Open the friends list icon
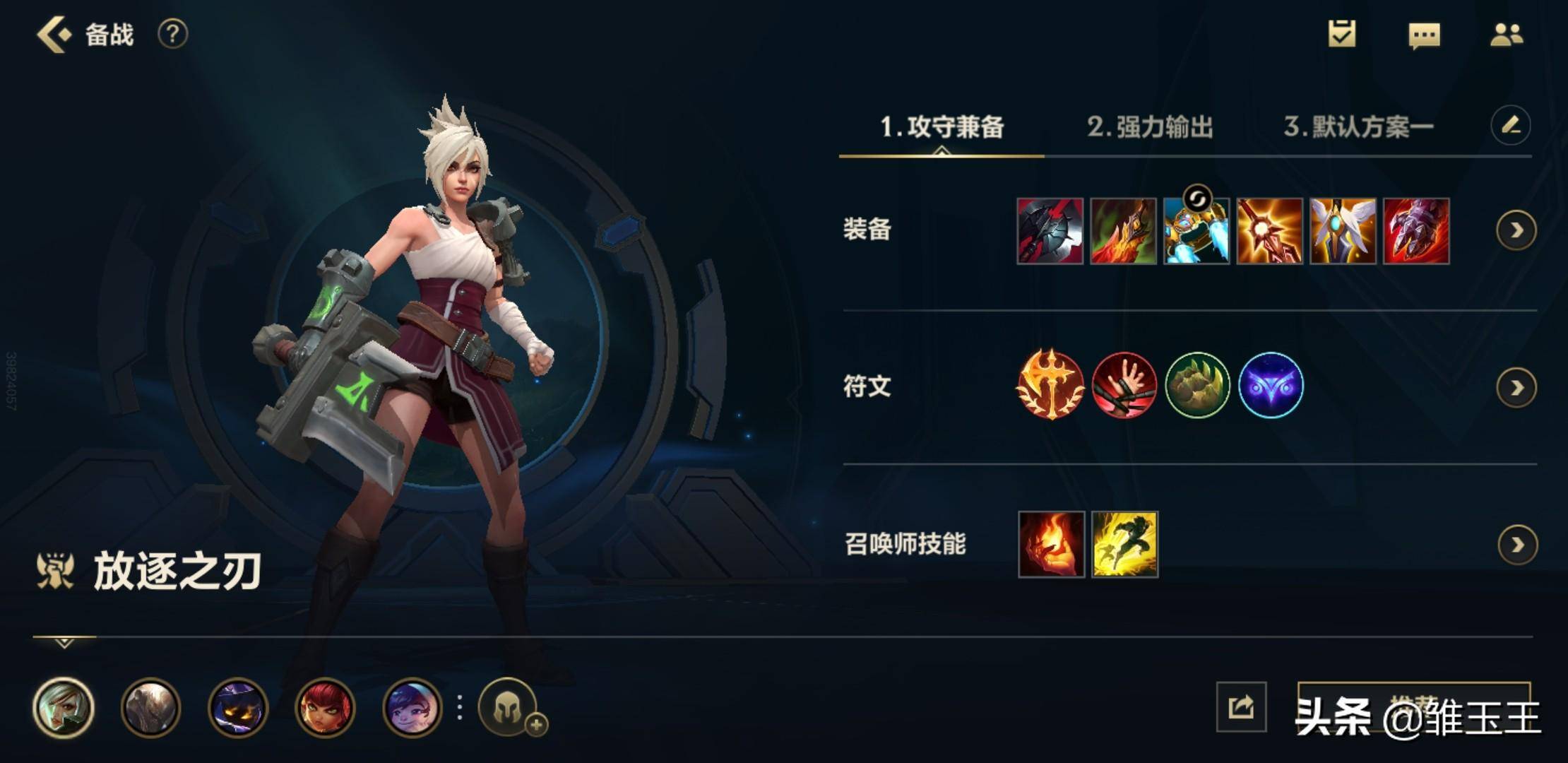1568x763 pixels. coord(1506,35)
